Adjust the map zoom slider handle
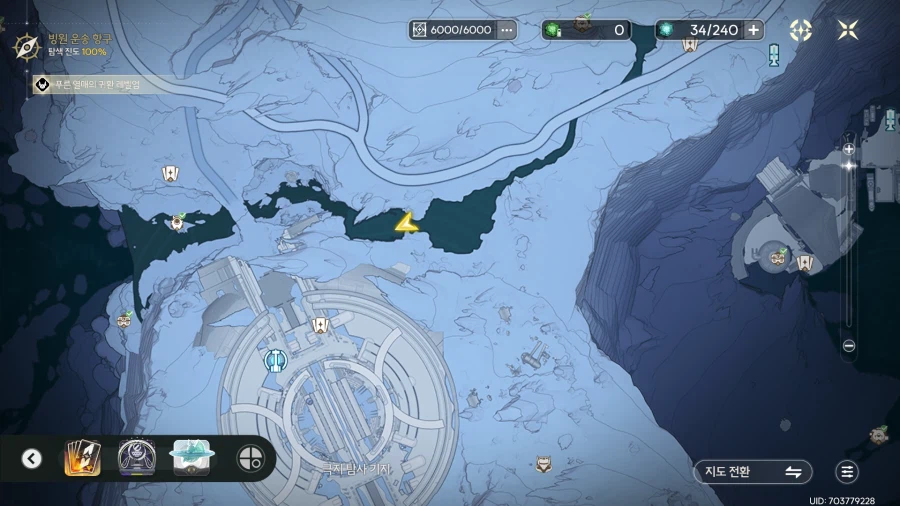The width and height of the screenshot is (900, 506). point(849,166)
